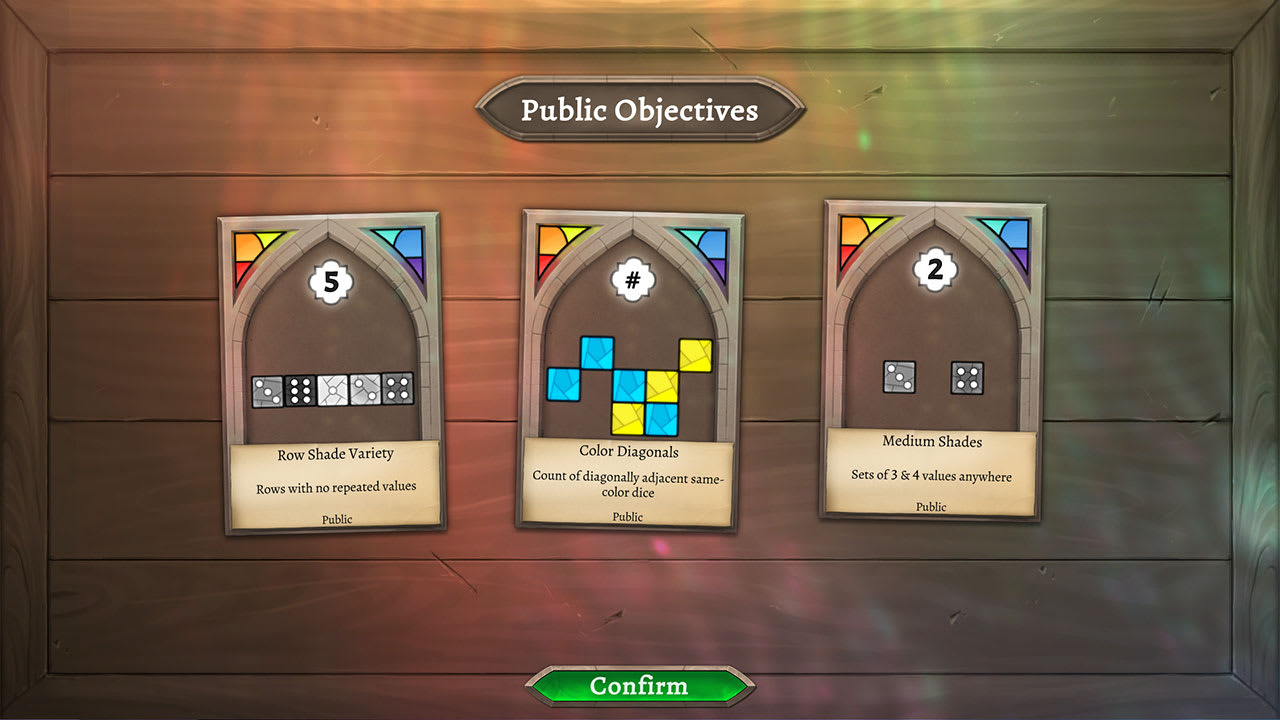The width and height of the screenshot is (1280, 720).
Task: Click the six-pip die in the dice row
Action: (x=298, y=390)
